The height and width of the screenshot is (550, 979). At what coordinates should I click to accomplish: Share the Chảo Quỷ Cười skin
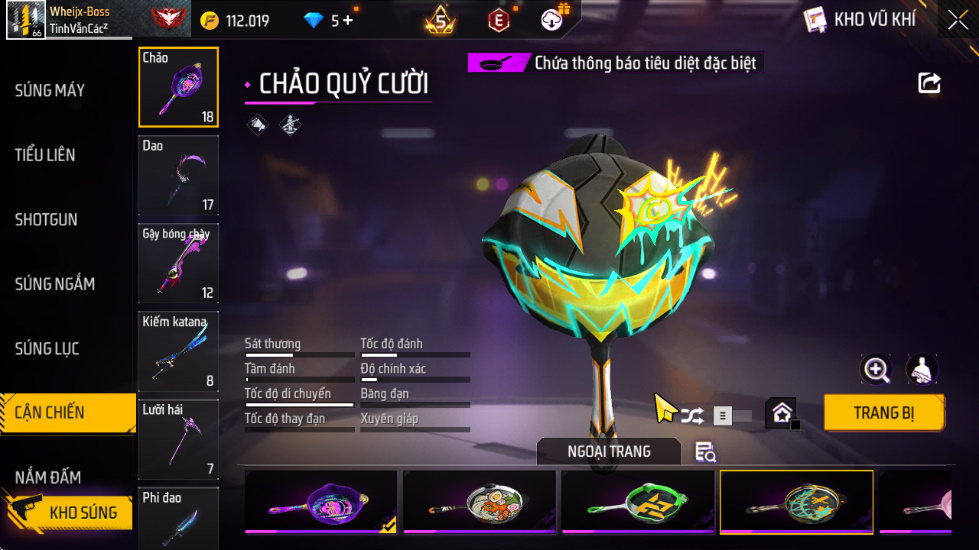pyautogui.click(x=929, y=83)
